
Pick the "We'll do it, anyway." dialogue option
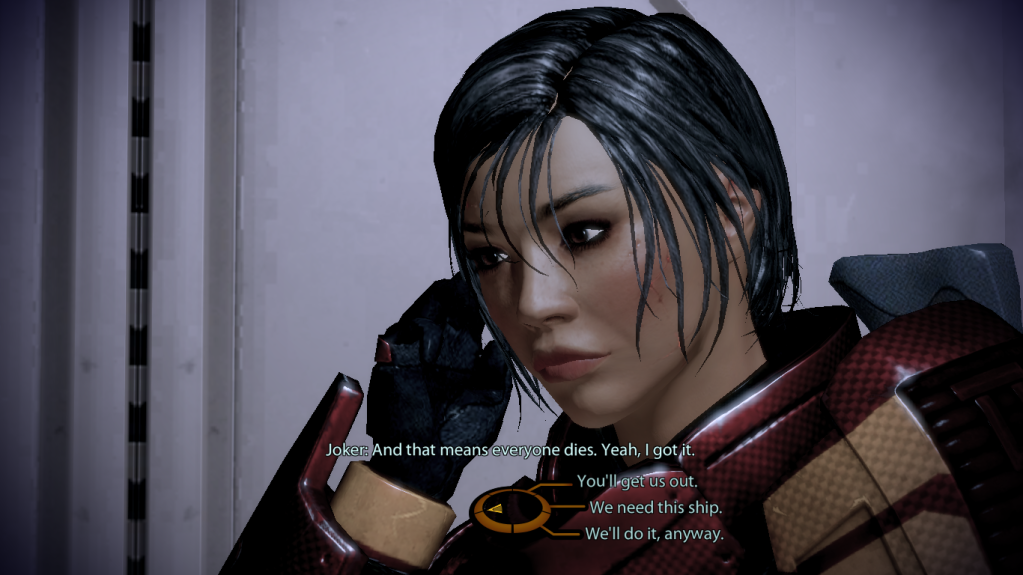[656, 534]
